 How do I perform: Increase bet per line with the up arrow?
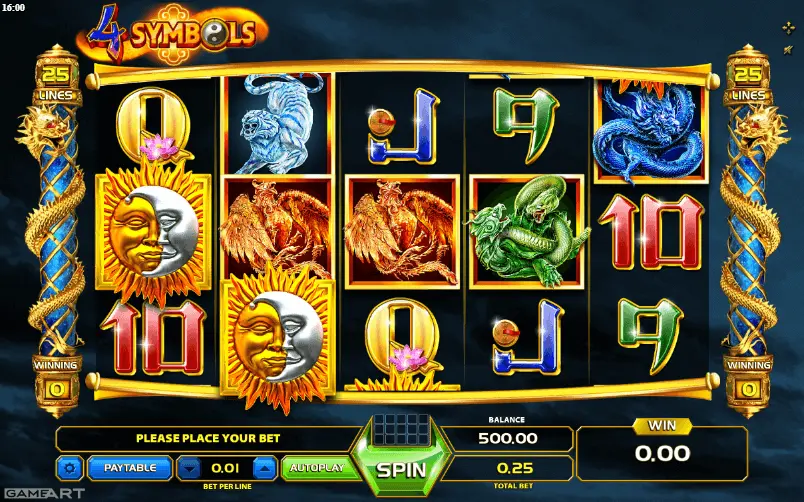coord(263,467)
